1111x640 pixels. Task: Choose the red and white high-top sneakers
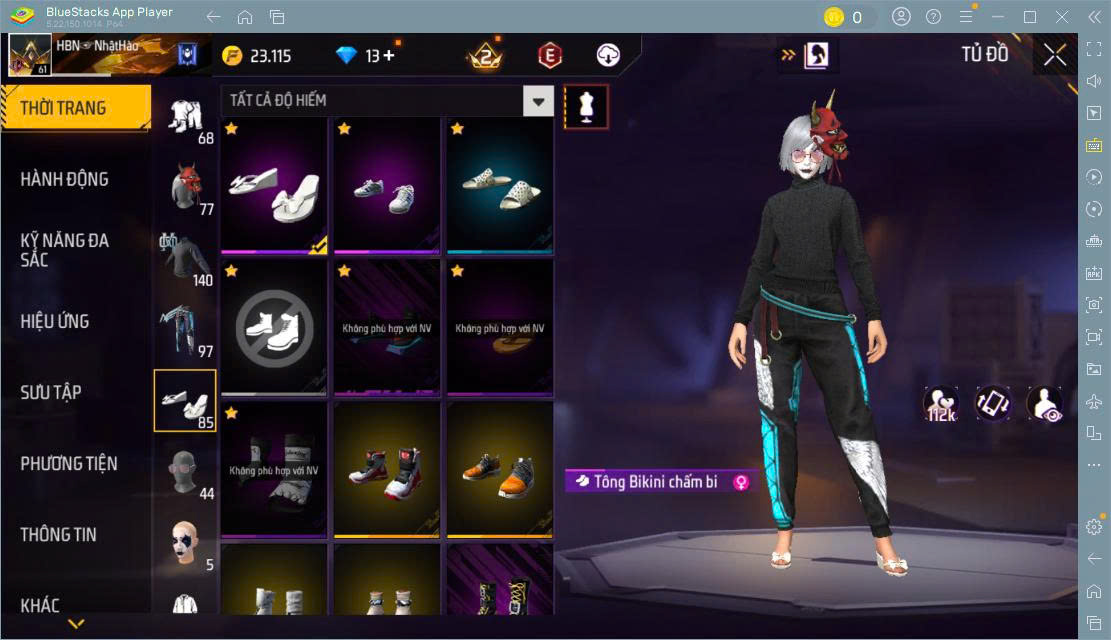pyautogui.click(x=388, y=468)
